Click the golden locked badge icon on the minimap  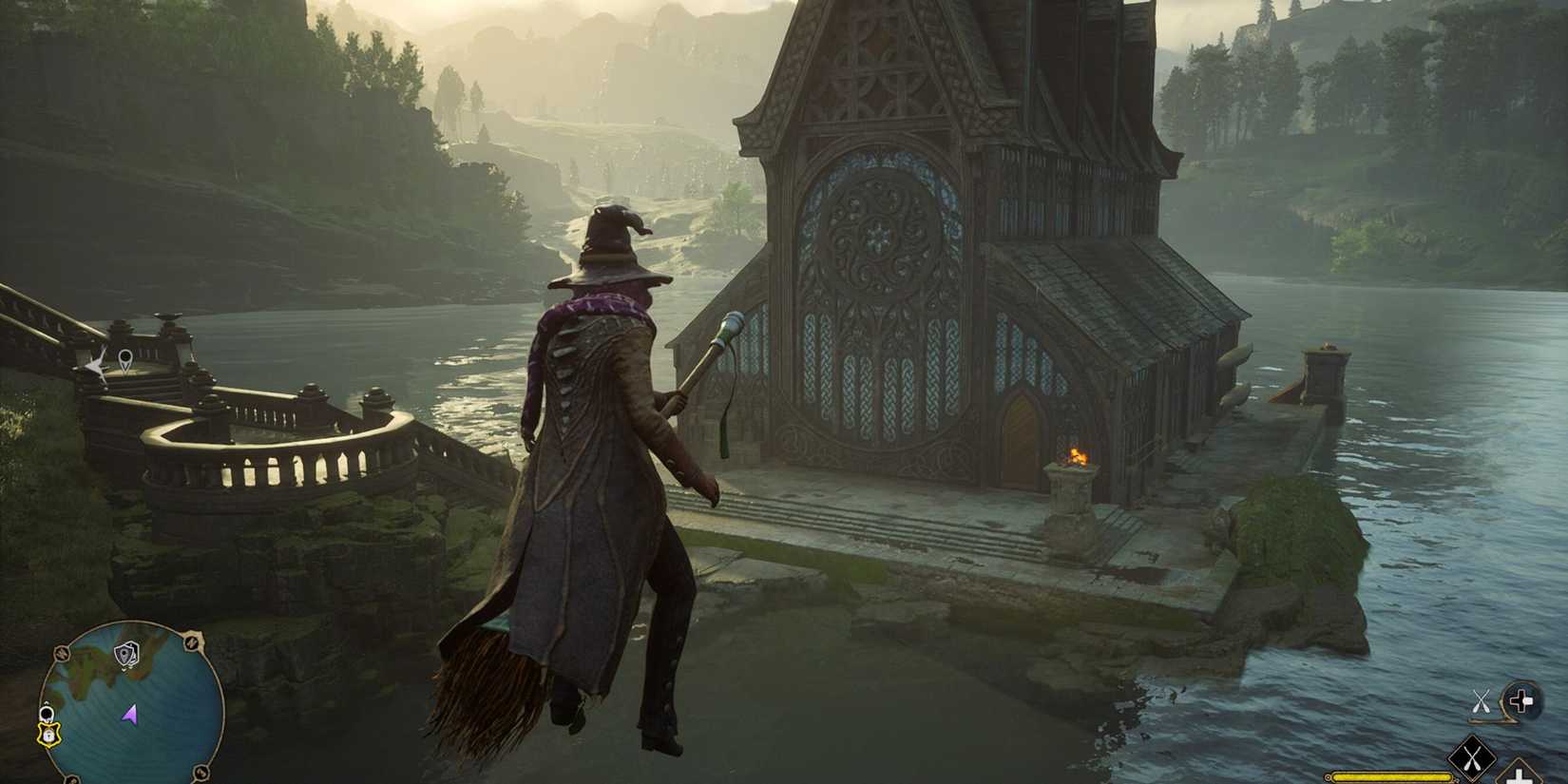[48, 735]
